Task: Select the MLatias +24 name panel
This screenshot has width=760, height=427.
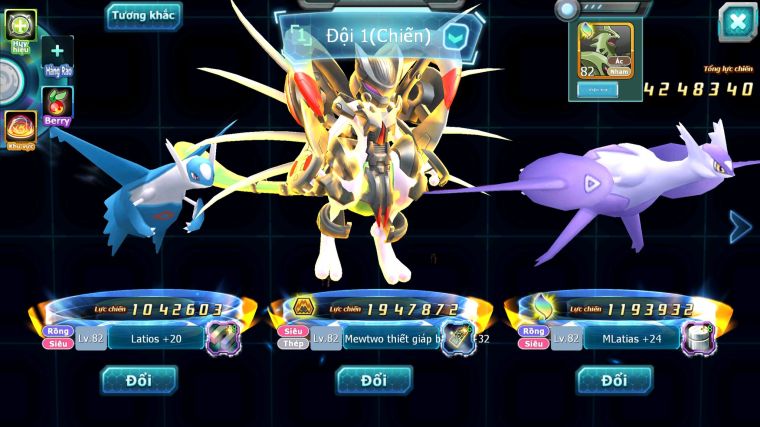Action: tap(628, 339)
